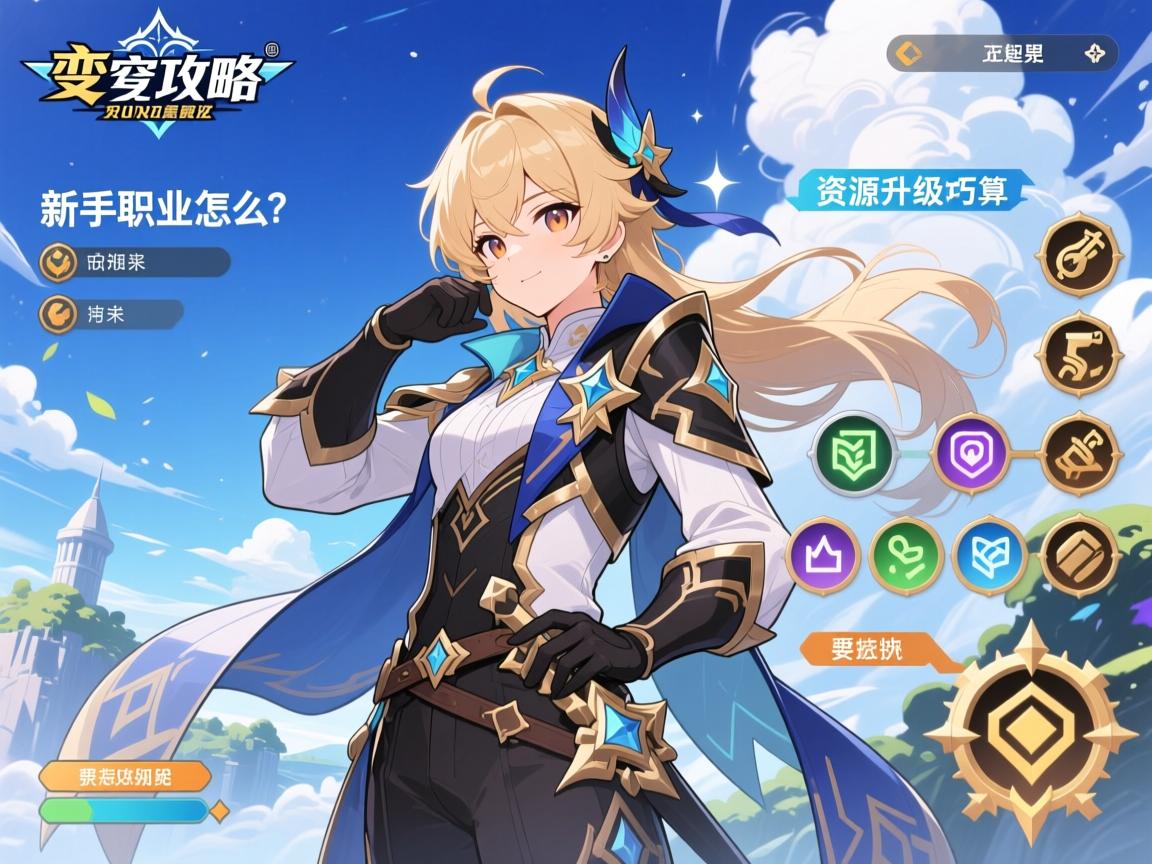The image size is (1152, 864).
Task: Open the golden stacked bars icon
Action: (x=1078, y=555)
